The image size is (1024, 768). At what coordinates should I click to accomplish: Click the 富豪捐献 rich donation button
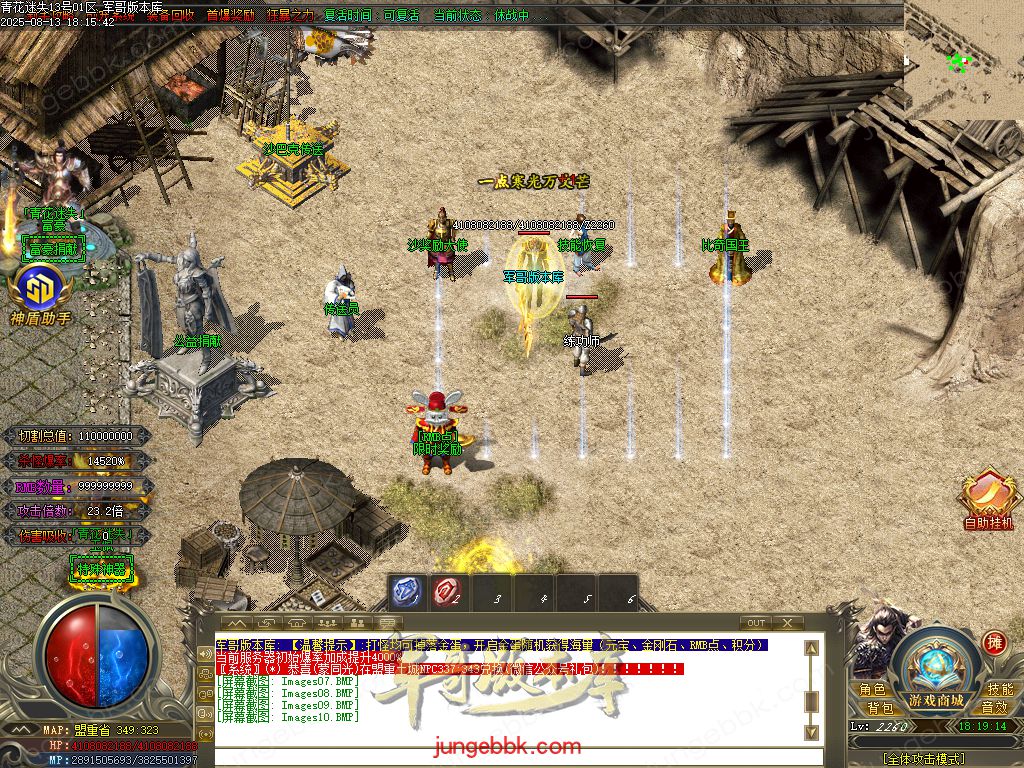52,249
